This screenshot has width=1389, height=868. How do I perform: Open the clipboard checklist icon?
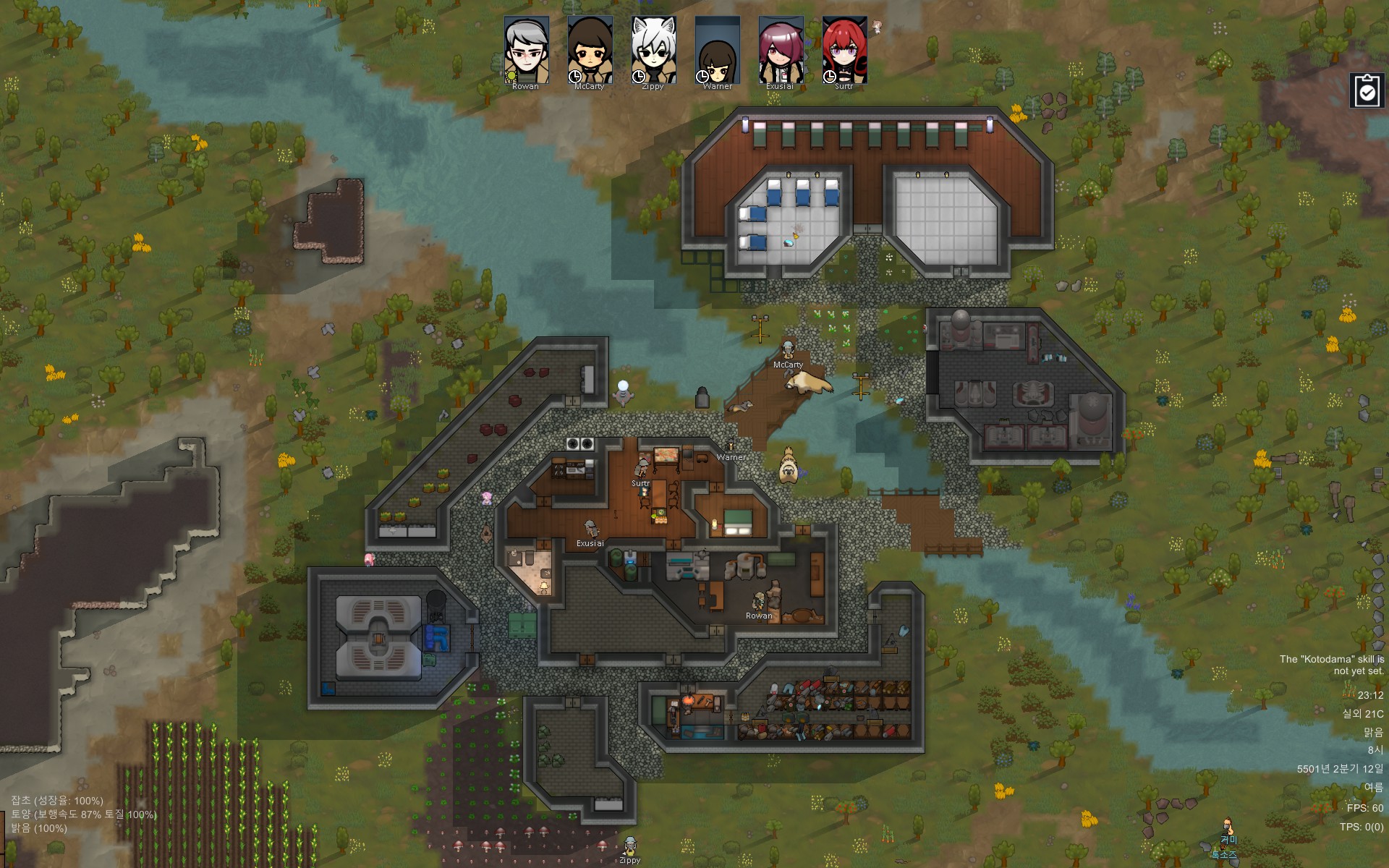(1367, 91)
